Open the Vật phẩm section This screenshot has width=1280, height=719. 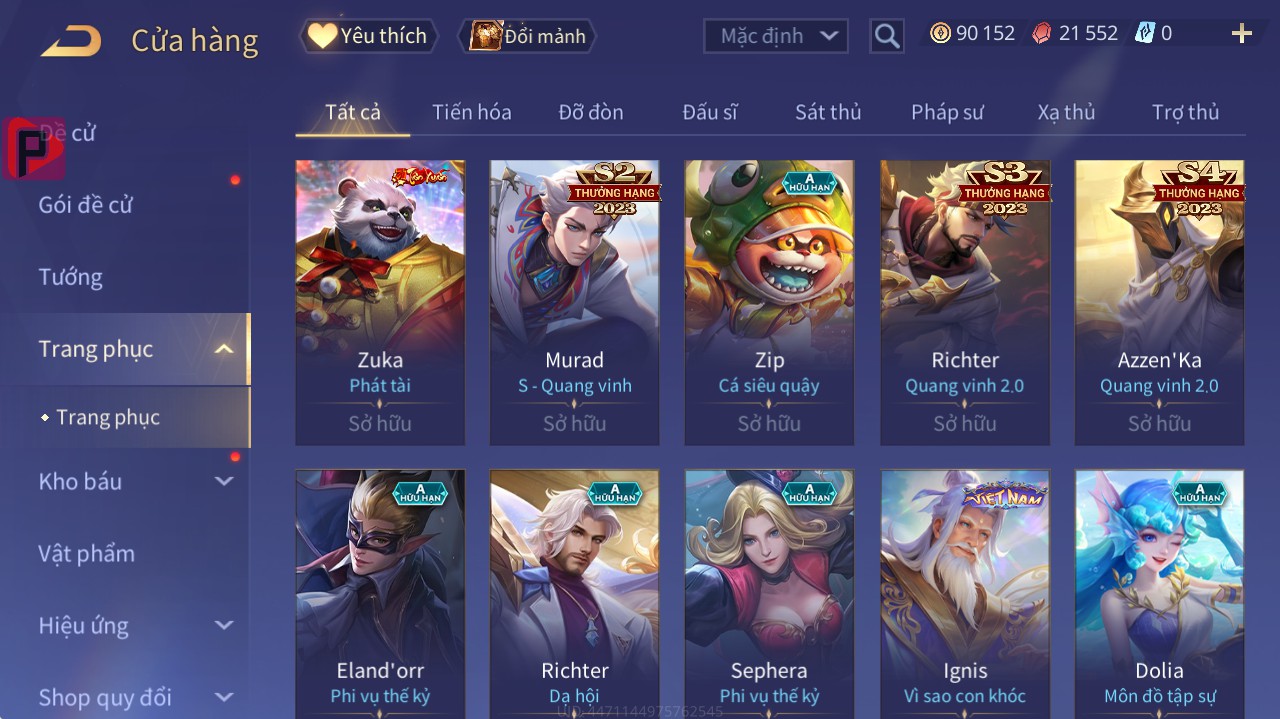pyautogui.click(x=87, y=553)
